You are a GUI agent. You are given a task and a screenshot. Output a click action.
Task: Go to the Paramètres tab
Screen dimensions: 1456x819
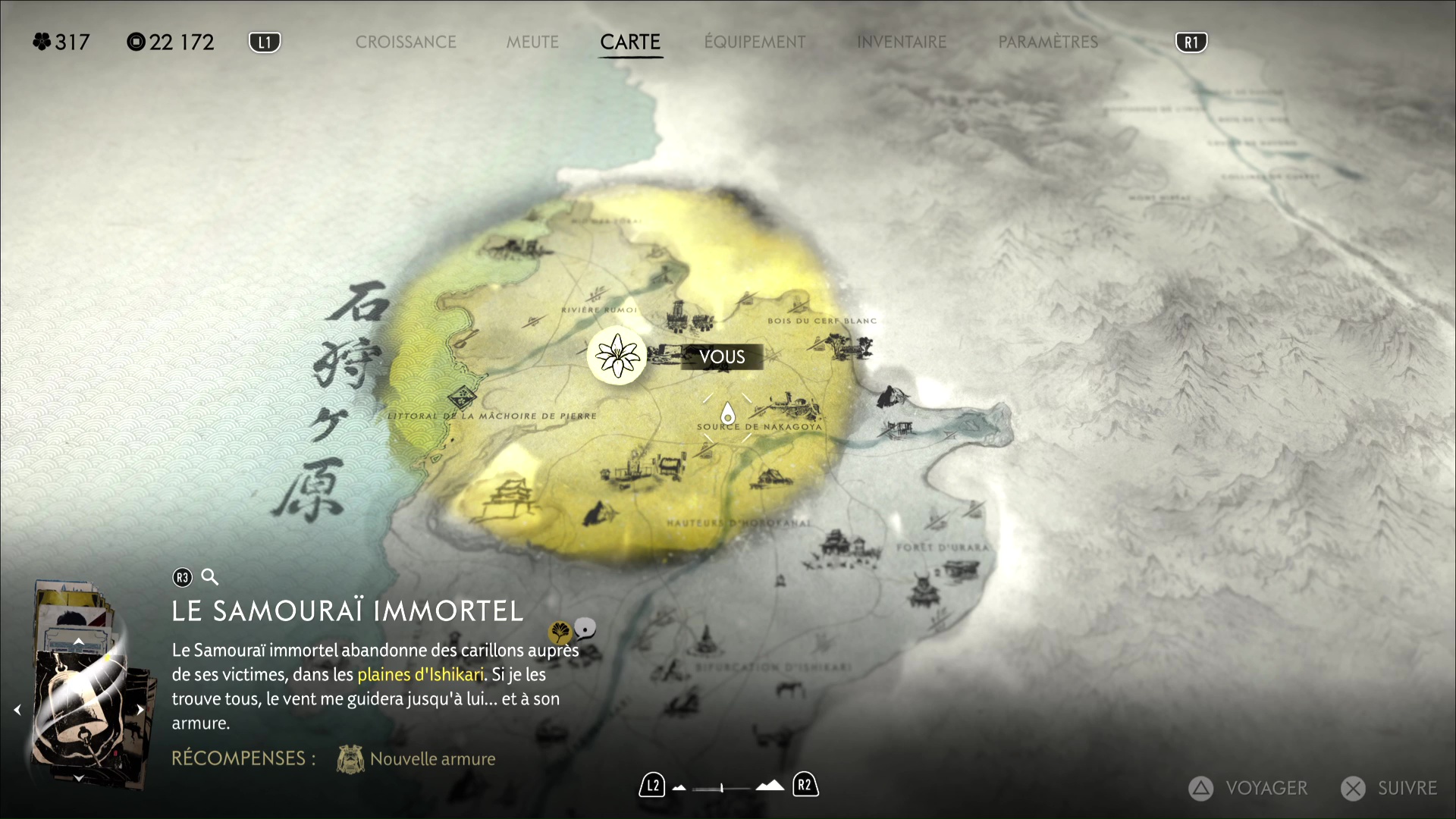click(x=1048, y=42)
